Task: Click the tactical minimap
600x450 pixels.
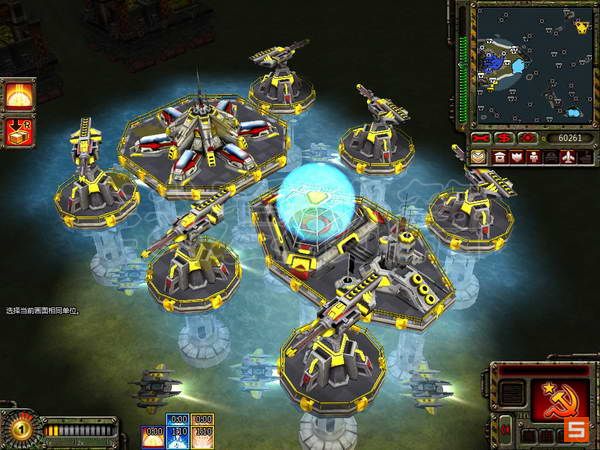Action: pos(532,62)
